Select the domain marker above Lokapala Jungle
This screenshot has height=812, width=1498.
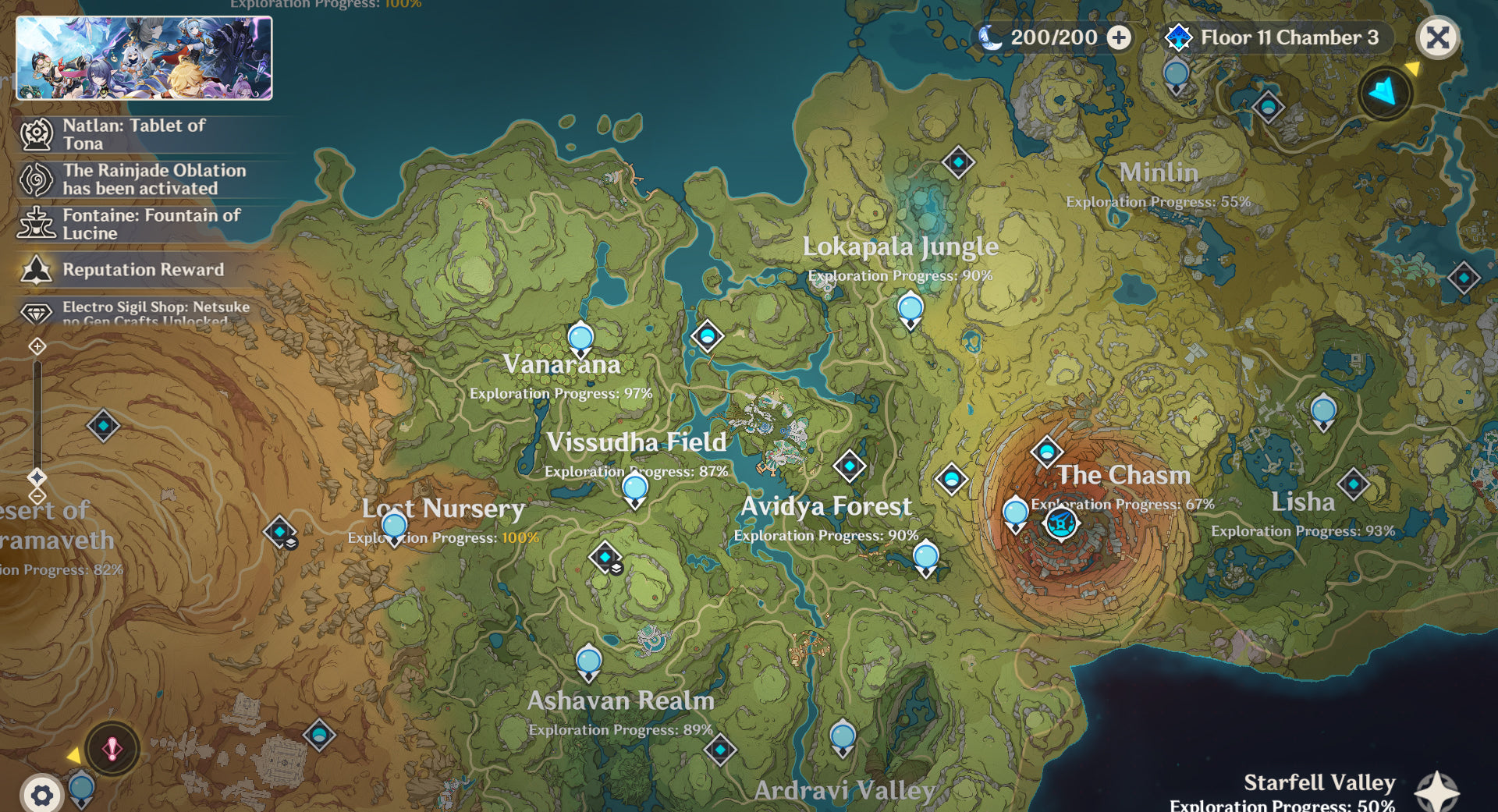(x=958, y=162)
